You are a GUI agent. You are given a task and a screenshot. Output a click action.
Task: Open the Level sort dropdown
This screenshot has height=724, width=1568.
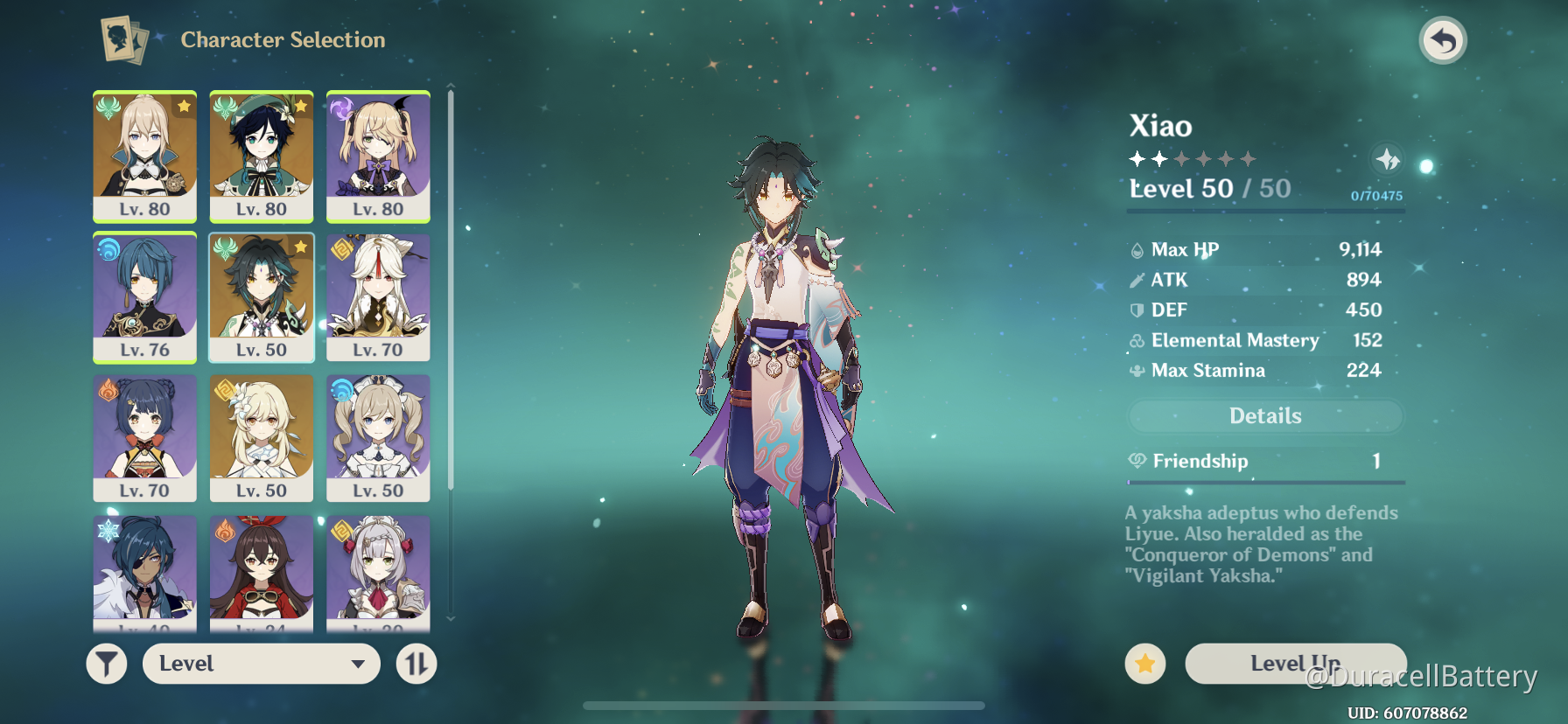[261, 664]
